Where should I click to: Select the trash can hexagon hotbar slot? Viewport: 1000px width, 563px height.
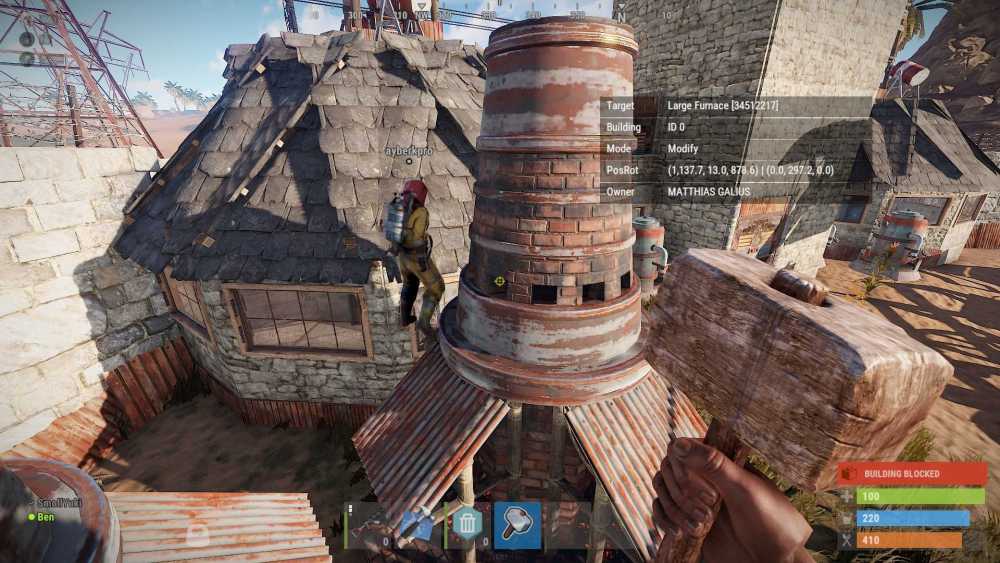[467, 524]
